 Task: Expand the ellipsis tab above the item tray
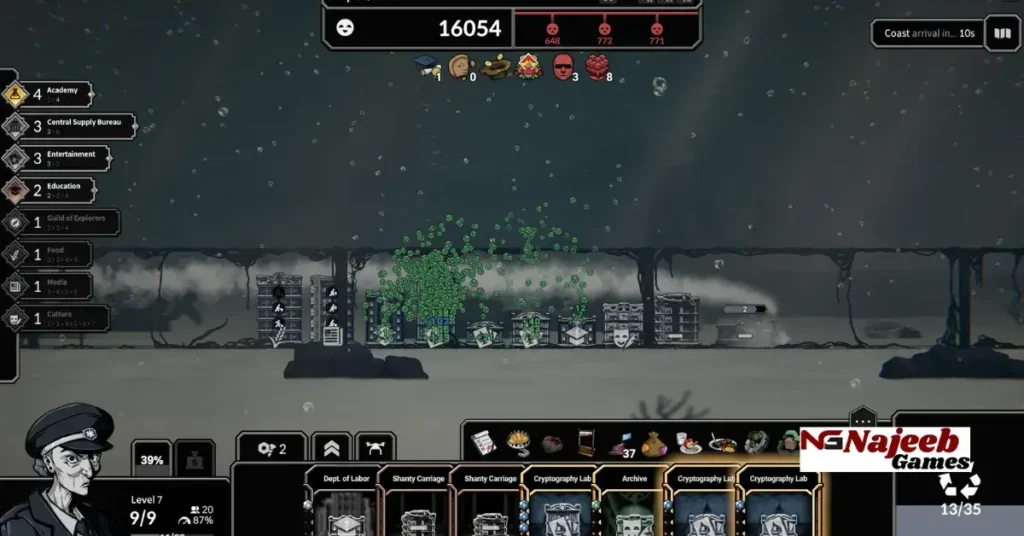coord(862,420)
